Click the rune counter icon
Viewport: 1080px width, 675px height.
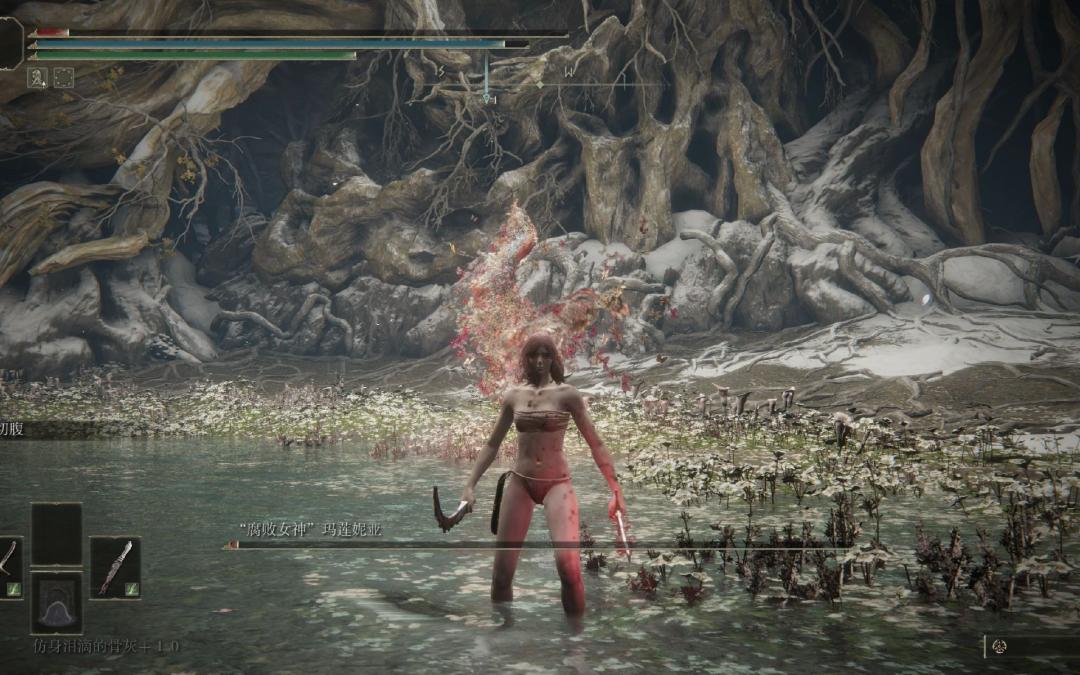(x=999, y=647)
